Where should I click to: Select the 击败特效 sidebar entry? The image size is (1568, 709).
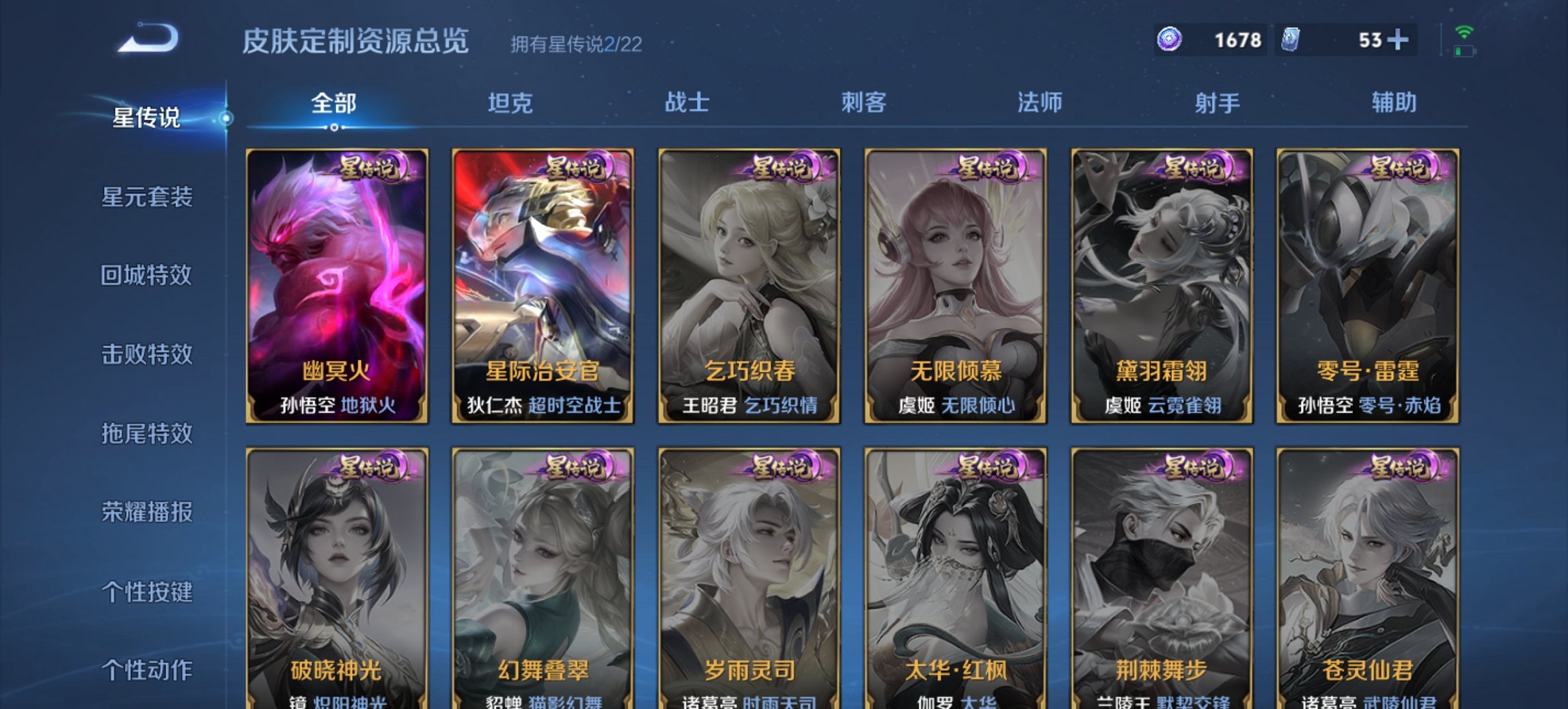(x=147, y=356)
